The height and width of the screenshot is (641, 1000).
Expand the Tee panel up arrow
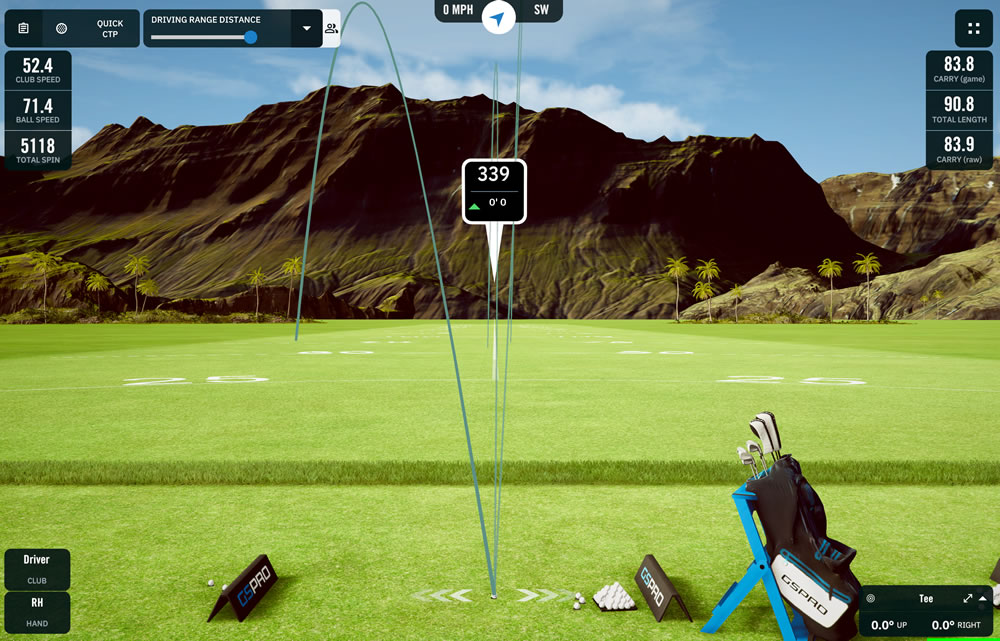(983, 598)
